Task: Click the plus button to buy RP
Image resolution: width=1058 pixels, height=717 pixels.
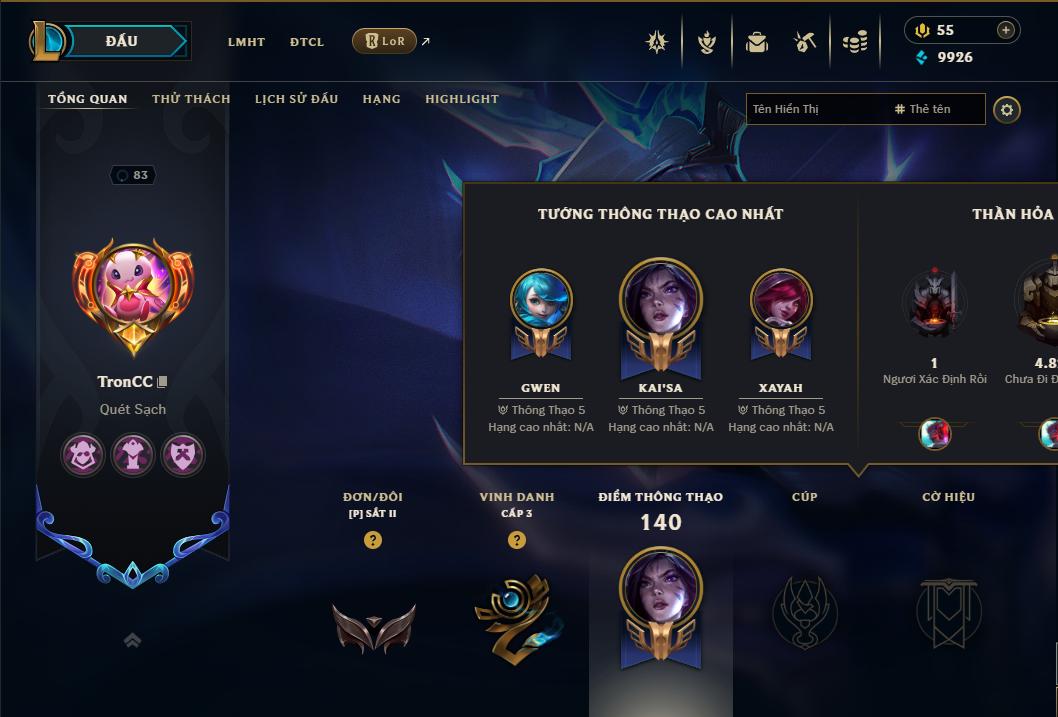Action: [1006, 30]
